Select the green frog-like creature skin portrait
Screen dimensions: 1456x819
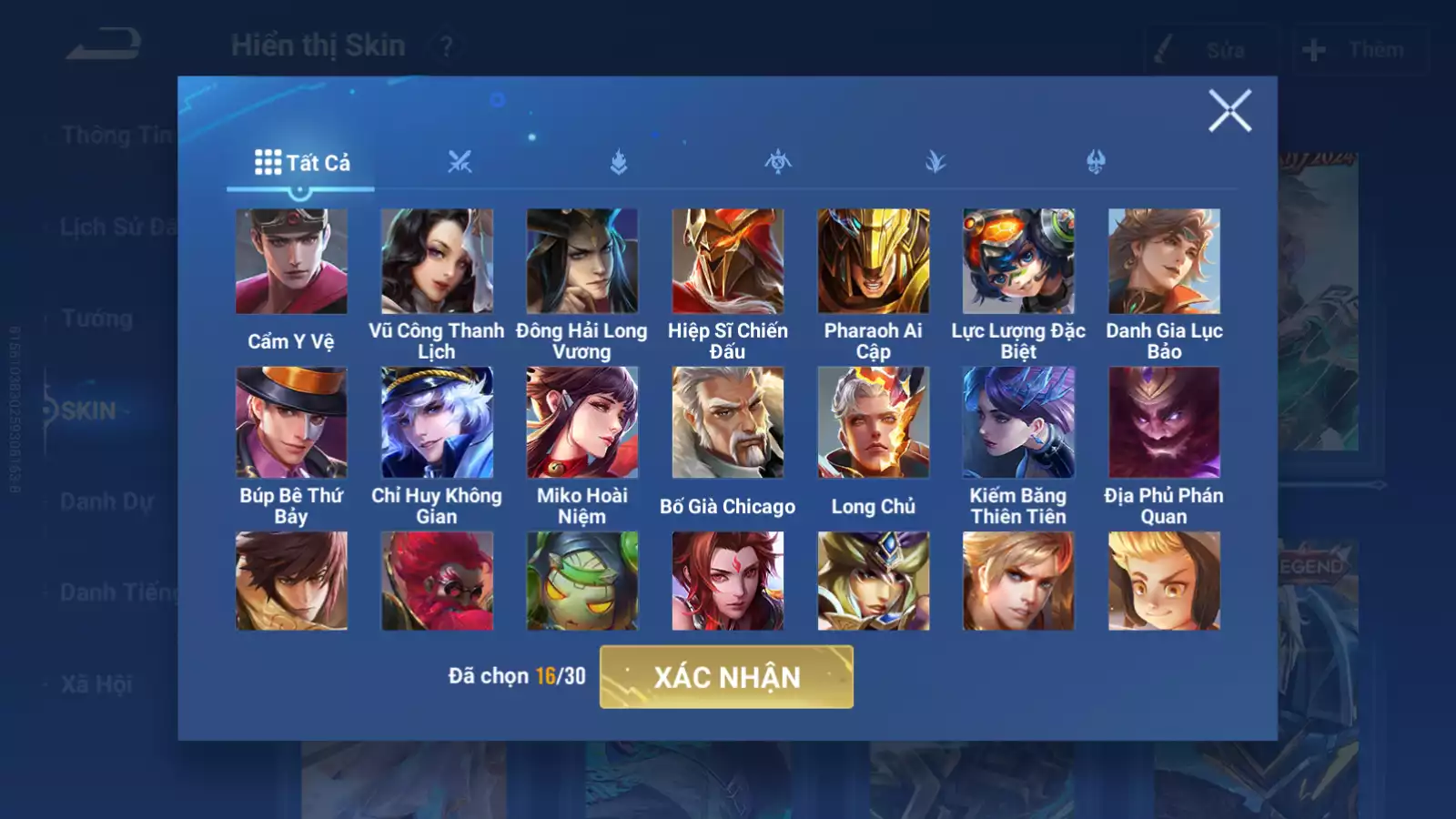pos(582,581)
